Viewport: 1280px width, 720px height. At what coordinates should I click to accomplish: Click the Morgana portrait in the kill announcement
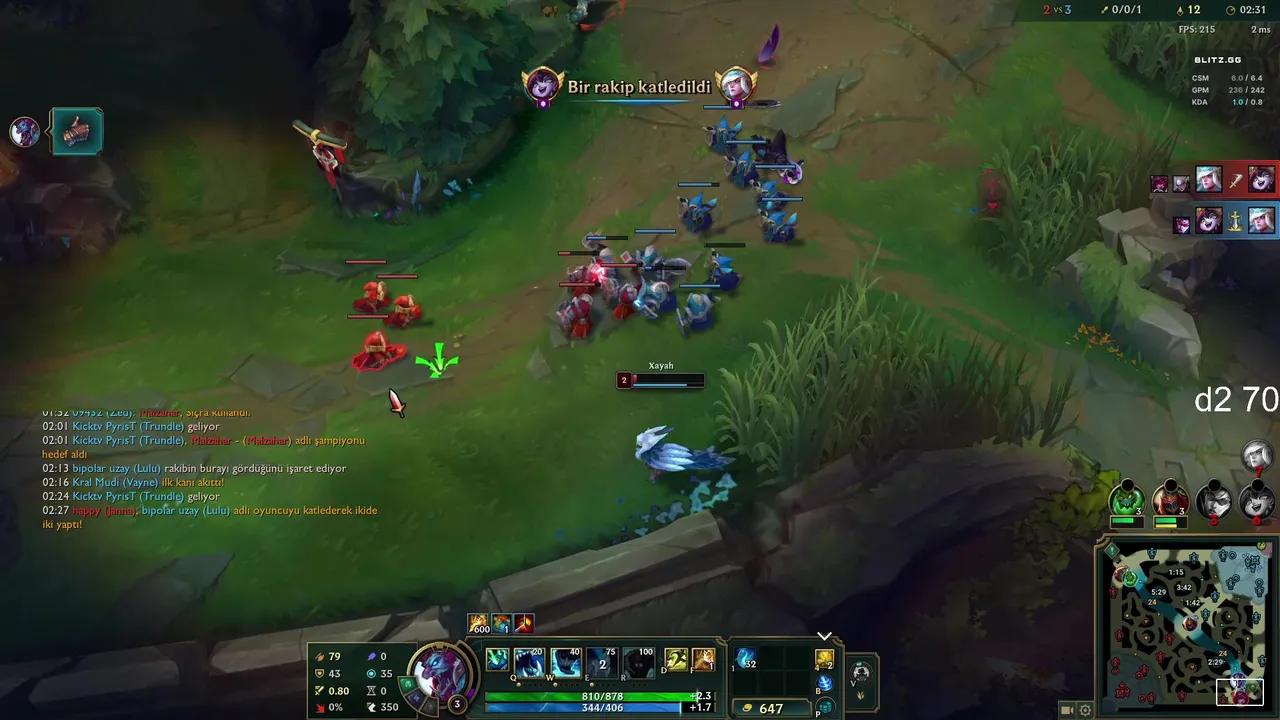pyautogui.click(x=542, y=87)
